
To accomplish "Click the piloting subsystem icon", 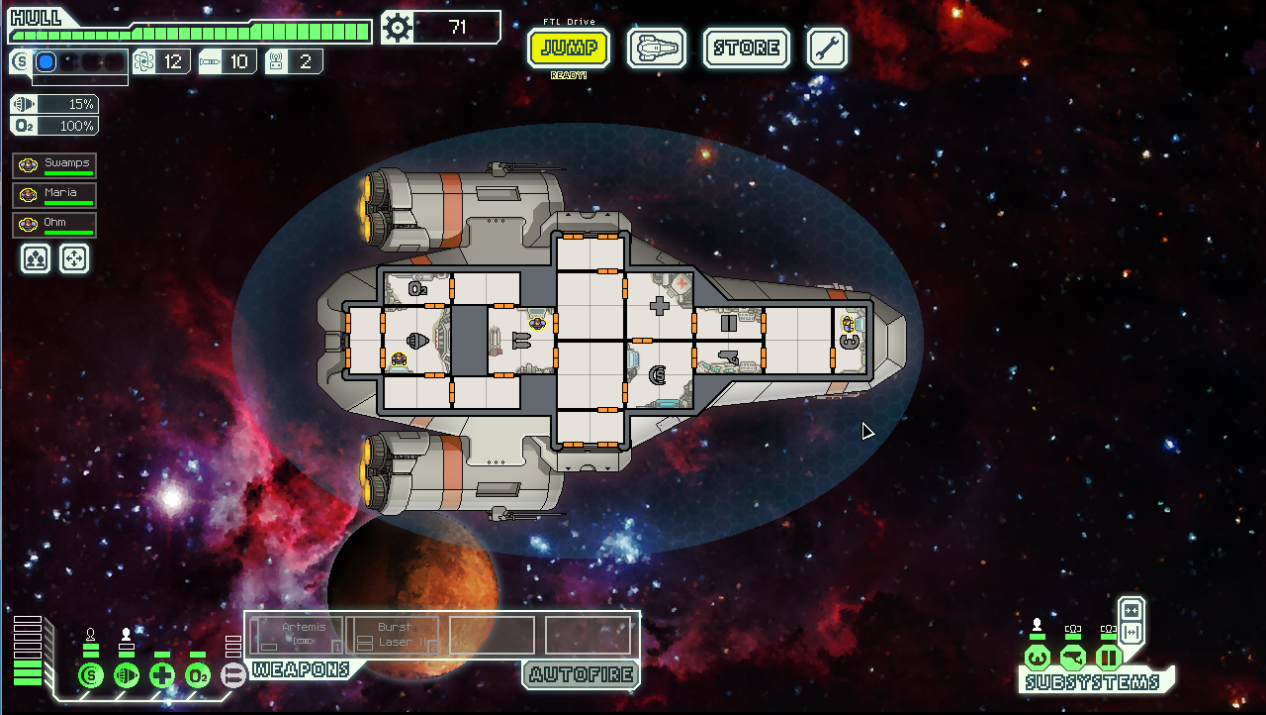I will click(1037, 658).
